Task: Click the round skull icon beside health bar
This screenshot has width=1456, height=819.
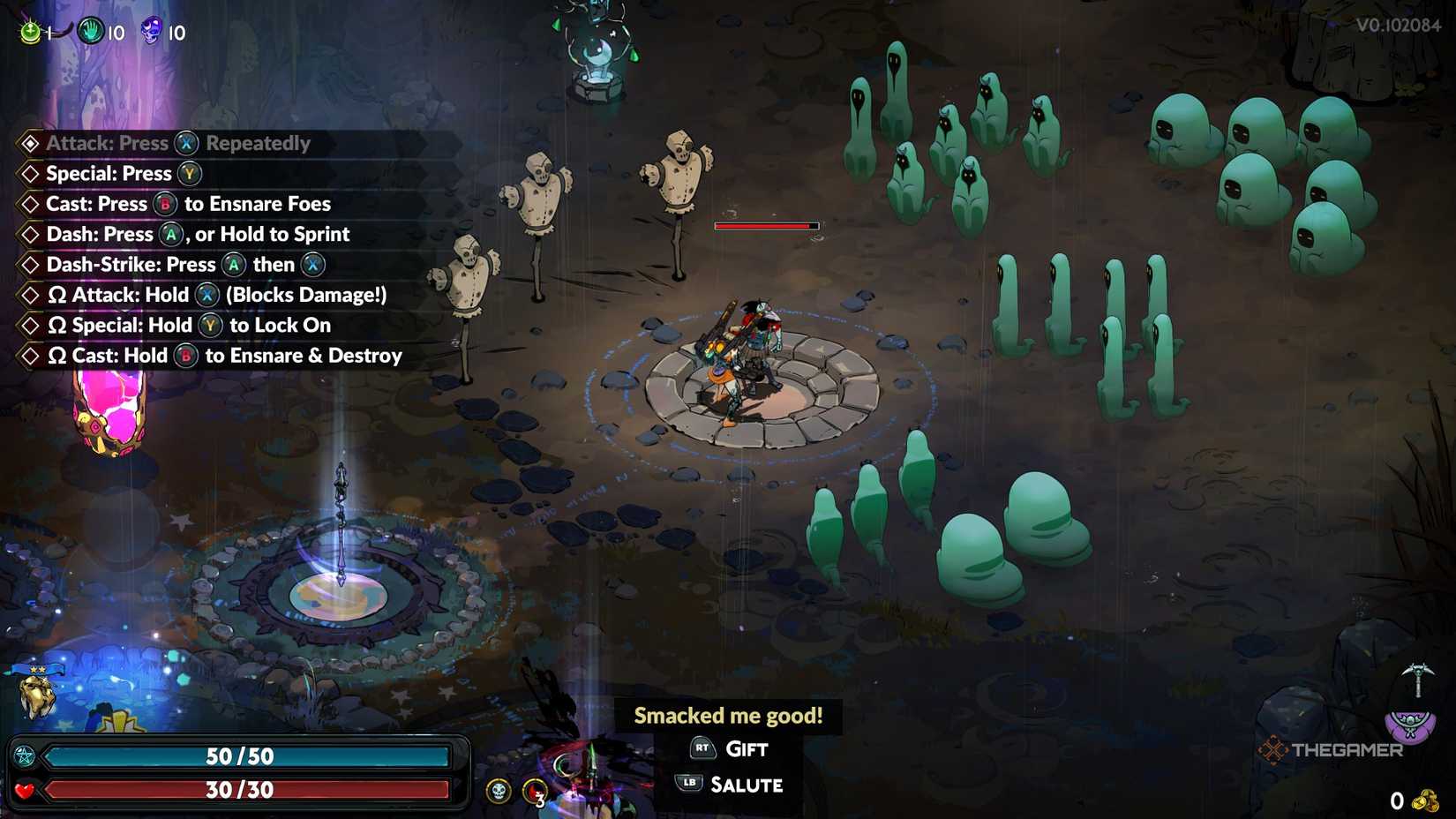Action: [499, 791]
